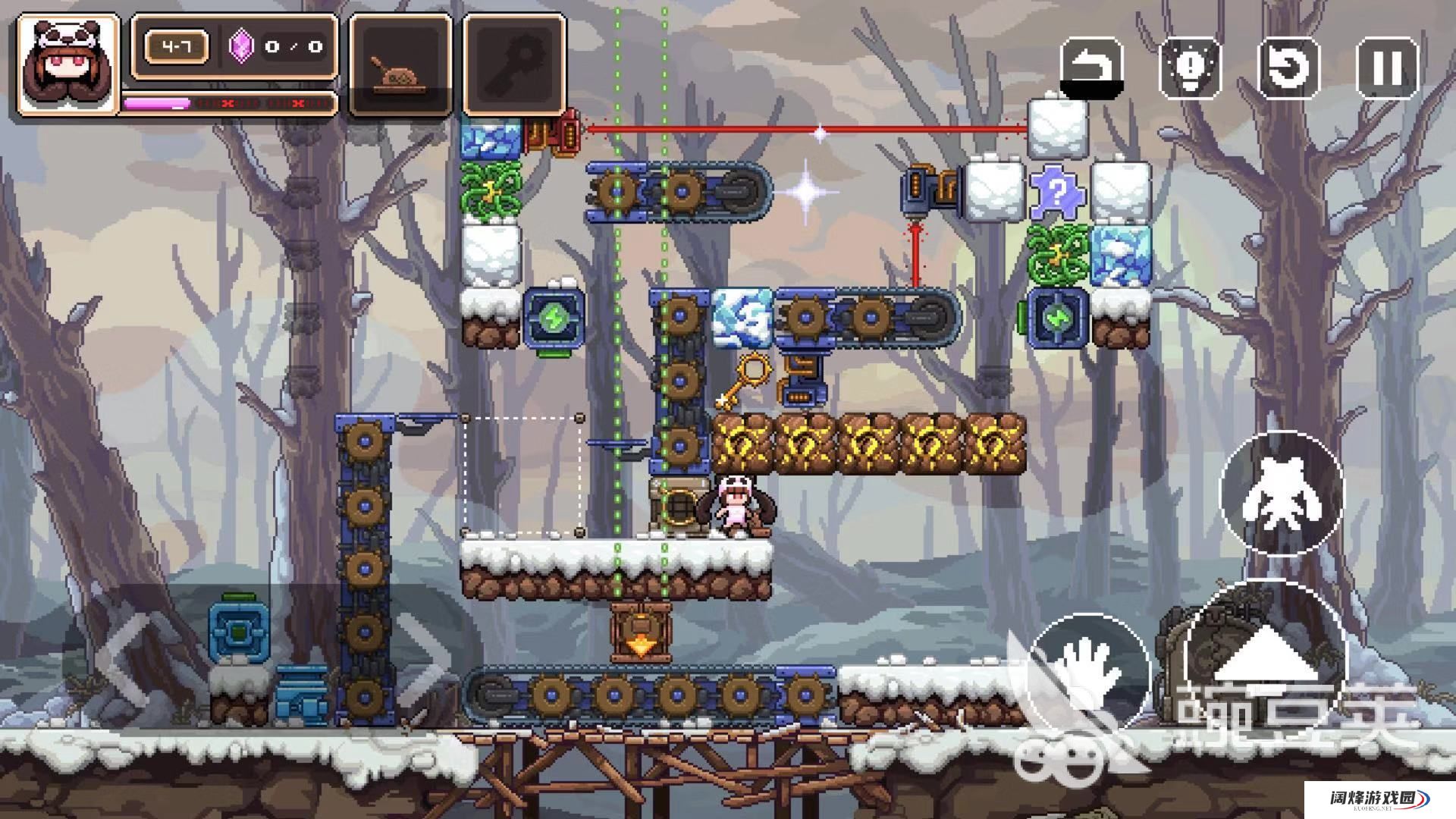This screenshot has width=1456, height=819.
Task: Select the key silhouette item slot
Action: 514,64
